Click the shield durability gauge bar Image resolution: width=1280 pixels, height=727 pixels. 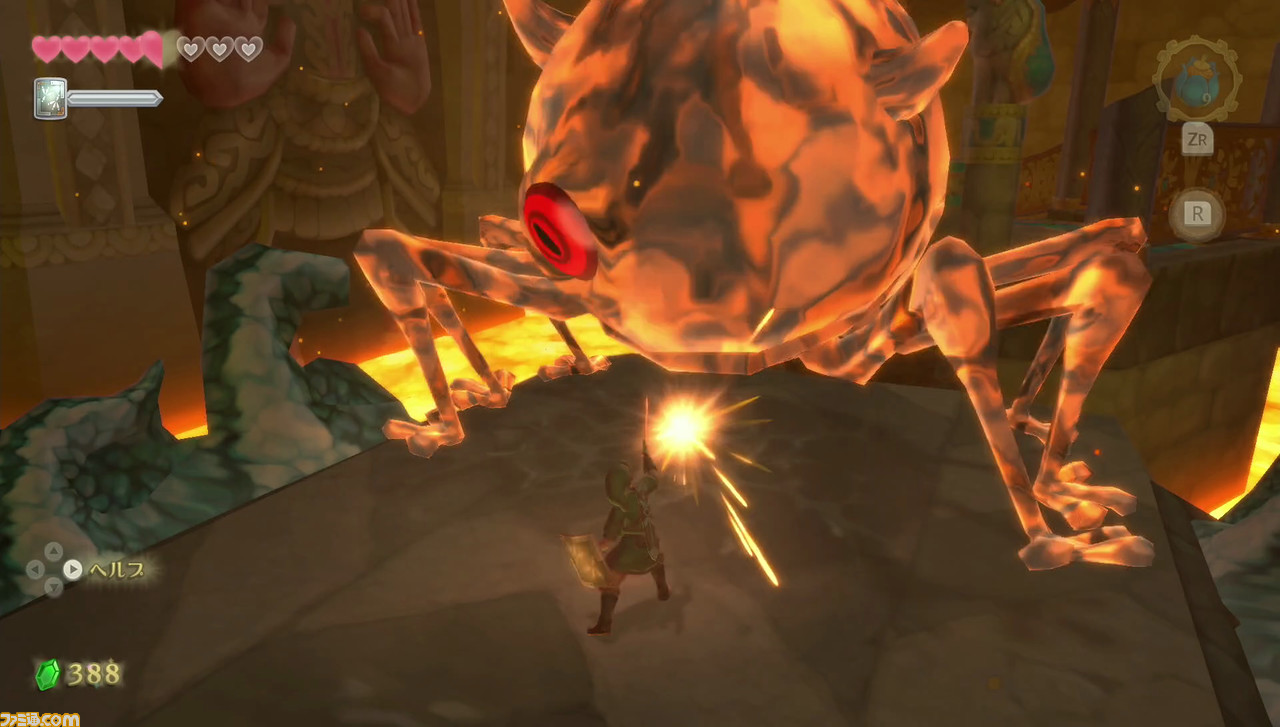tap(113, 99)
